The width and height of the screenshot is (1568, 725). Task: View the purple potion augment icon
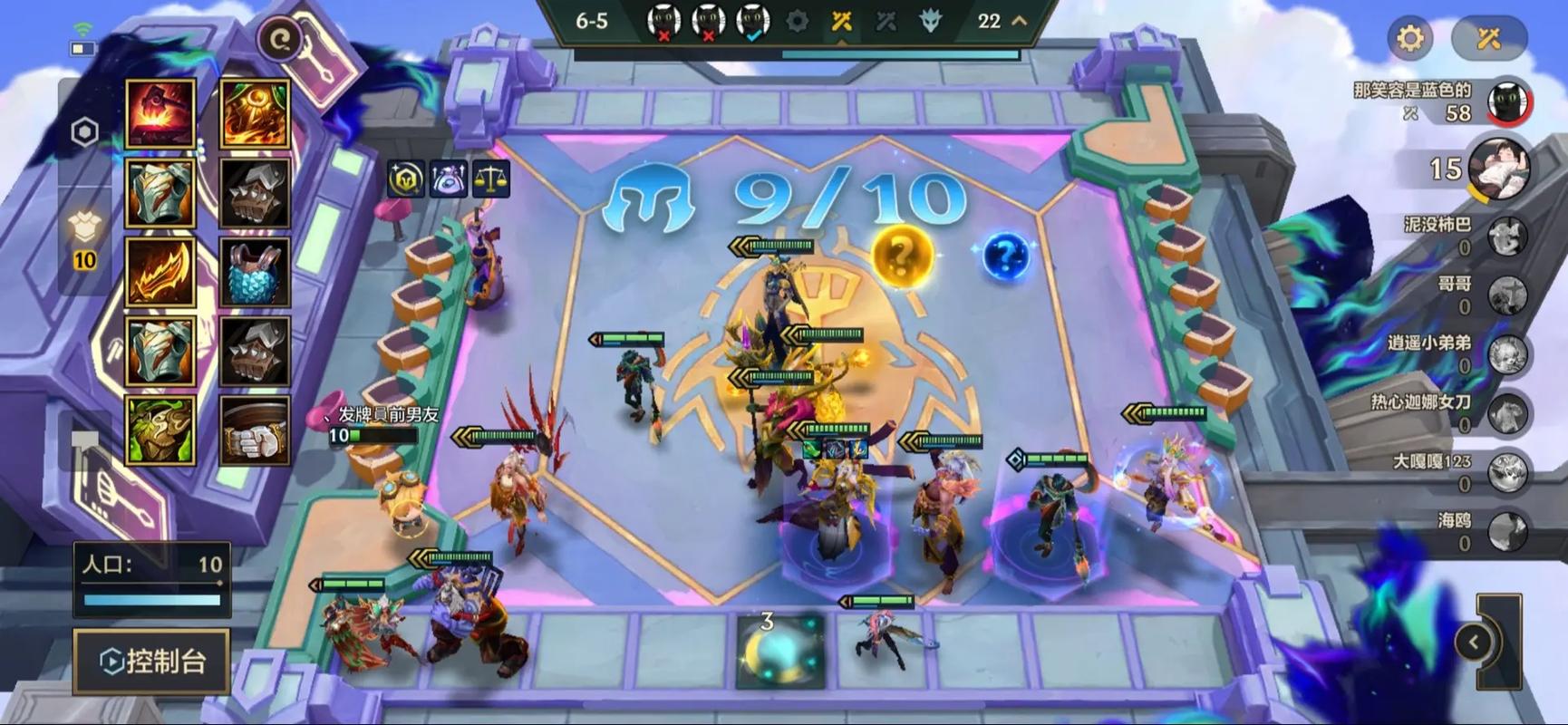[449, 179]
